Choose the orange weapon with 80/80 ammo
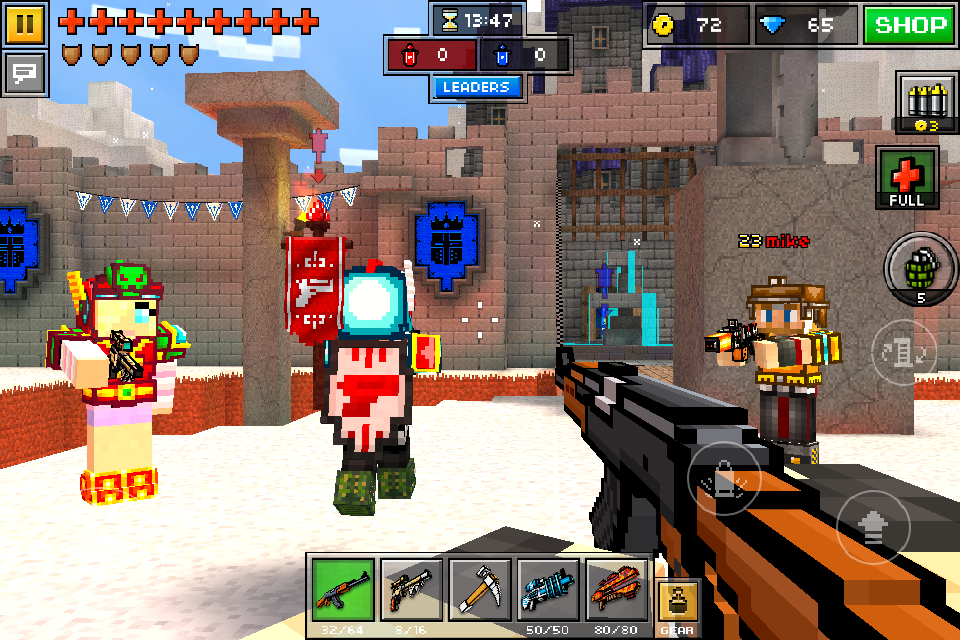 (616, 590)
